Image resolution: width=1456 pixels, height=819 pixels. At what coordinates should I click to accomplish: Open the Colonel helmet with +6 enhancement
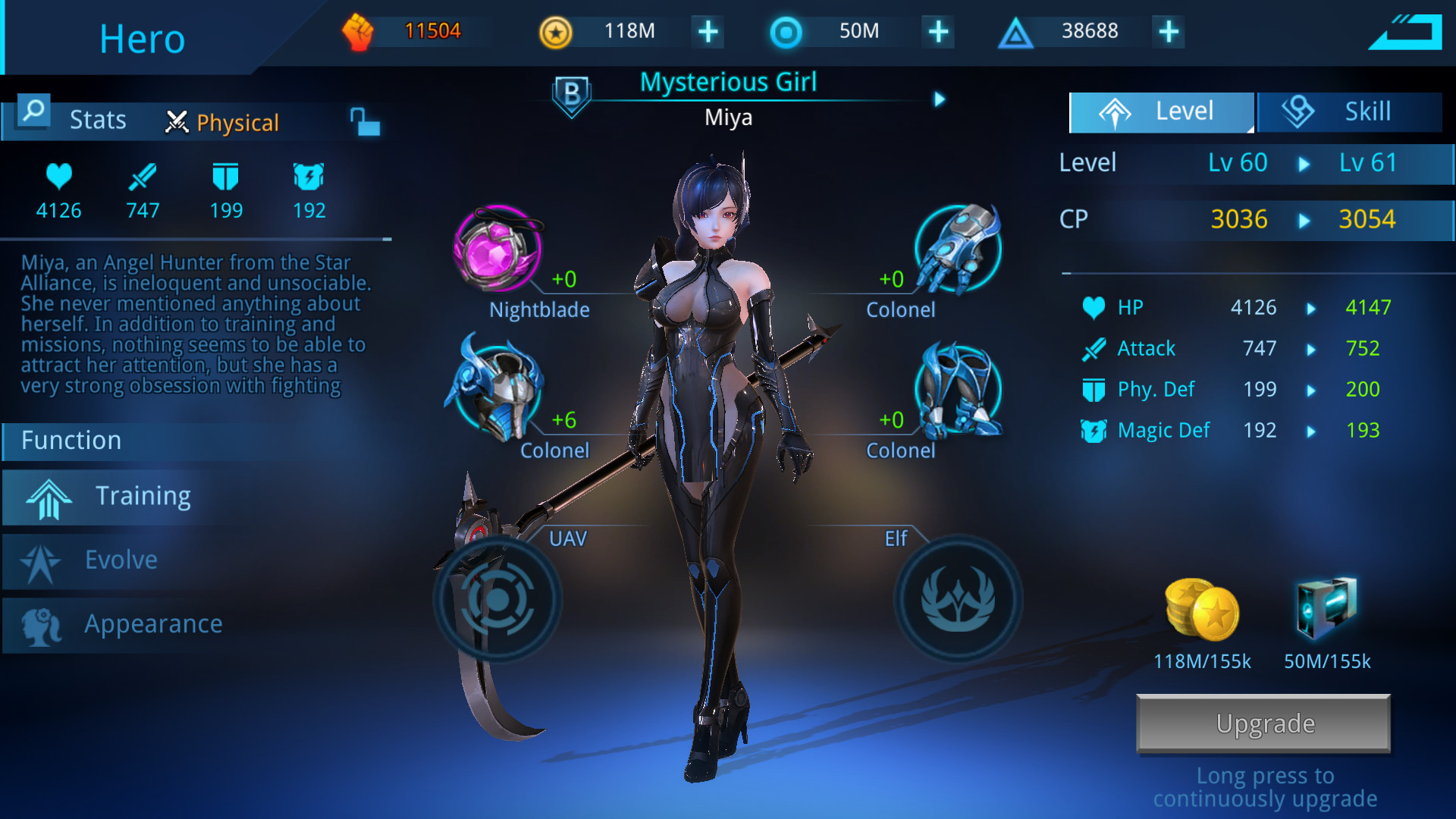pos(500,391)
